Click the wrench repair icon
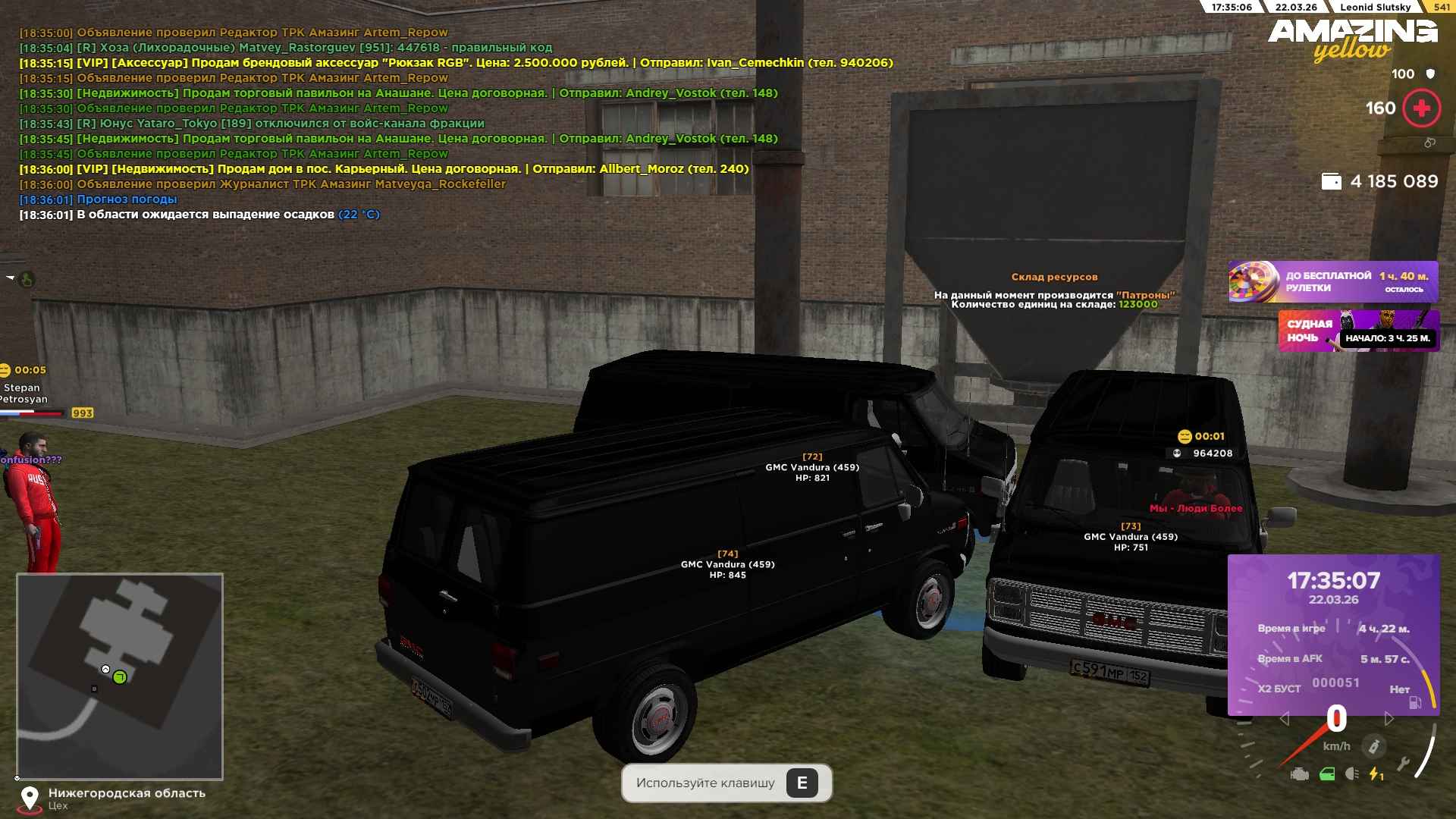Screen dimensions: 1456x819 (1402, 764)
